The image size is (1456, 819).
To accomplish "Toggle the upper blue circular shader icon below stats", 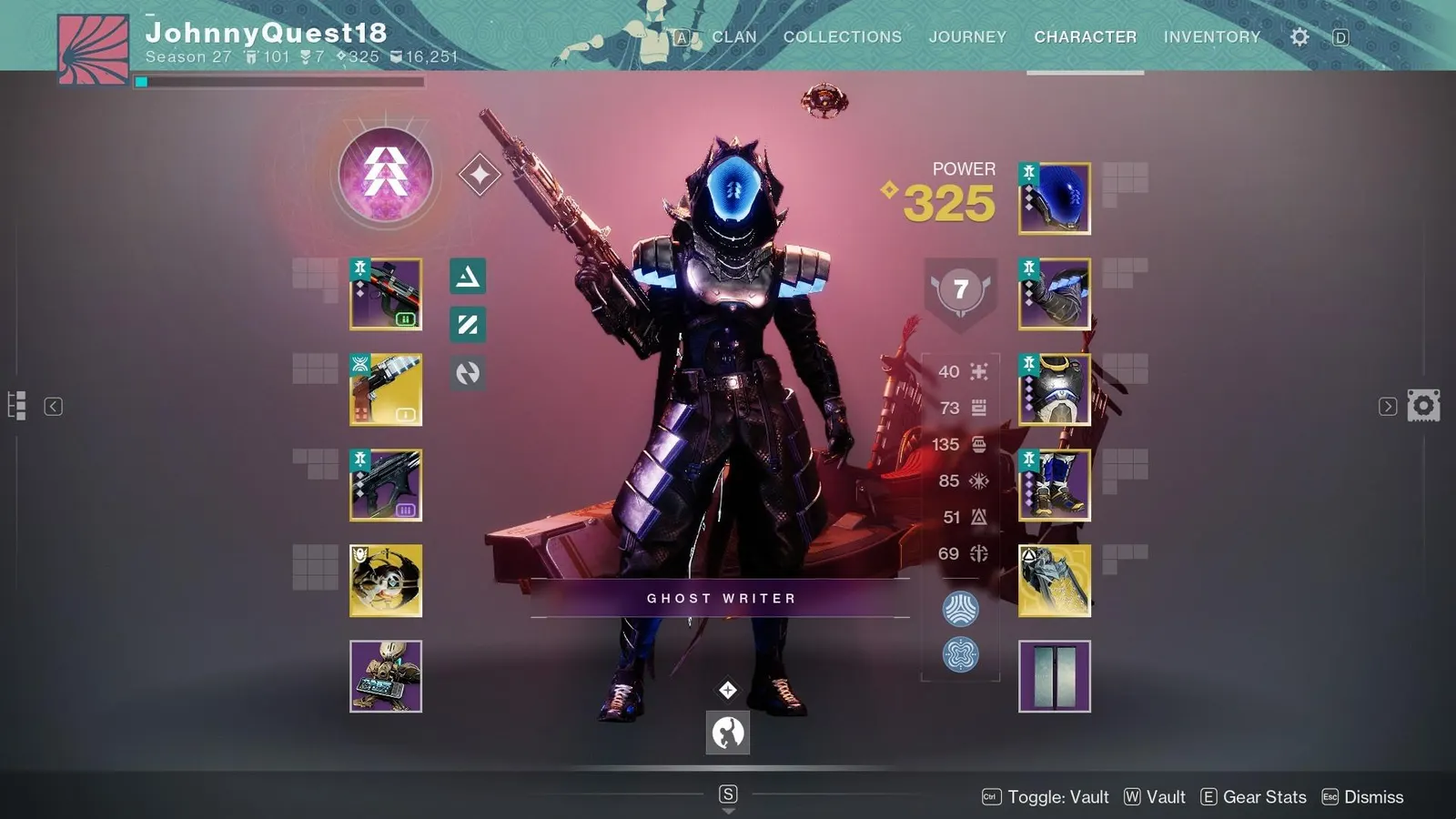I will (962, 608).
